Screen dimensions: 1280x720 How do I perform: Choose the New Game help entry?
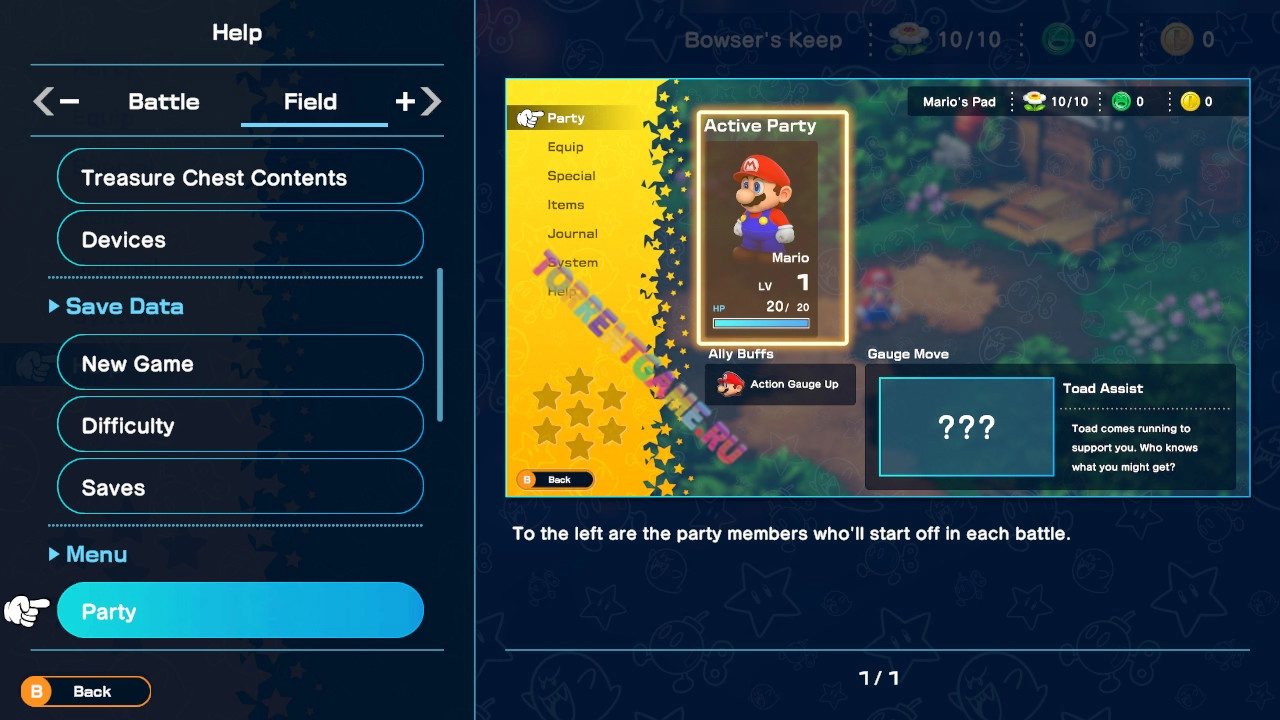[x=240, y=364]
